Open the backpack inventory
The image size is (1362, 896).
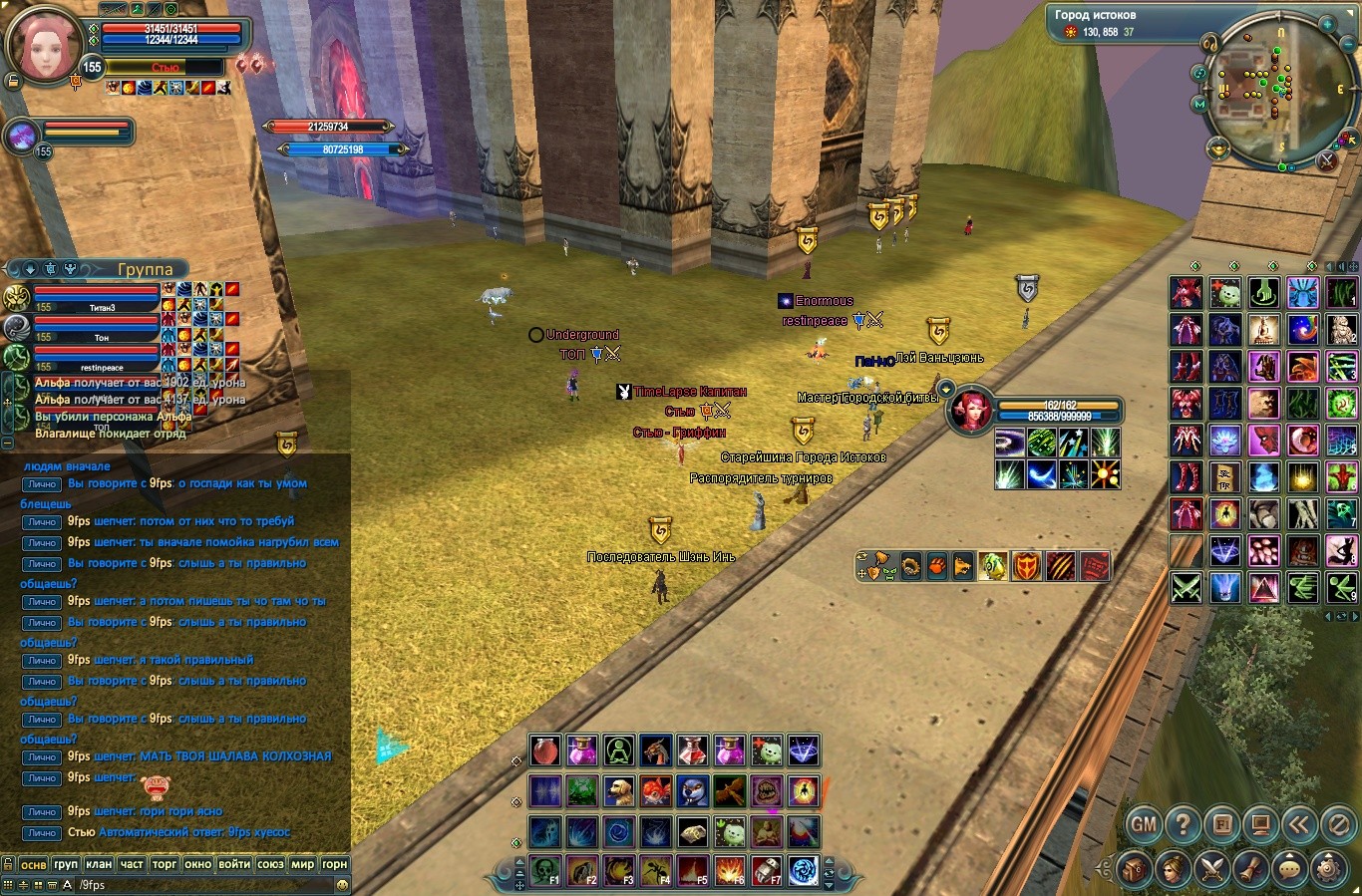click(x=1134, y=869)
